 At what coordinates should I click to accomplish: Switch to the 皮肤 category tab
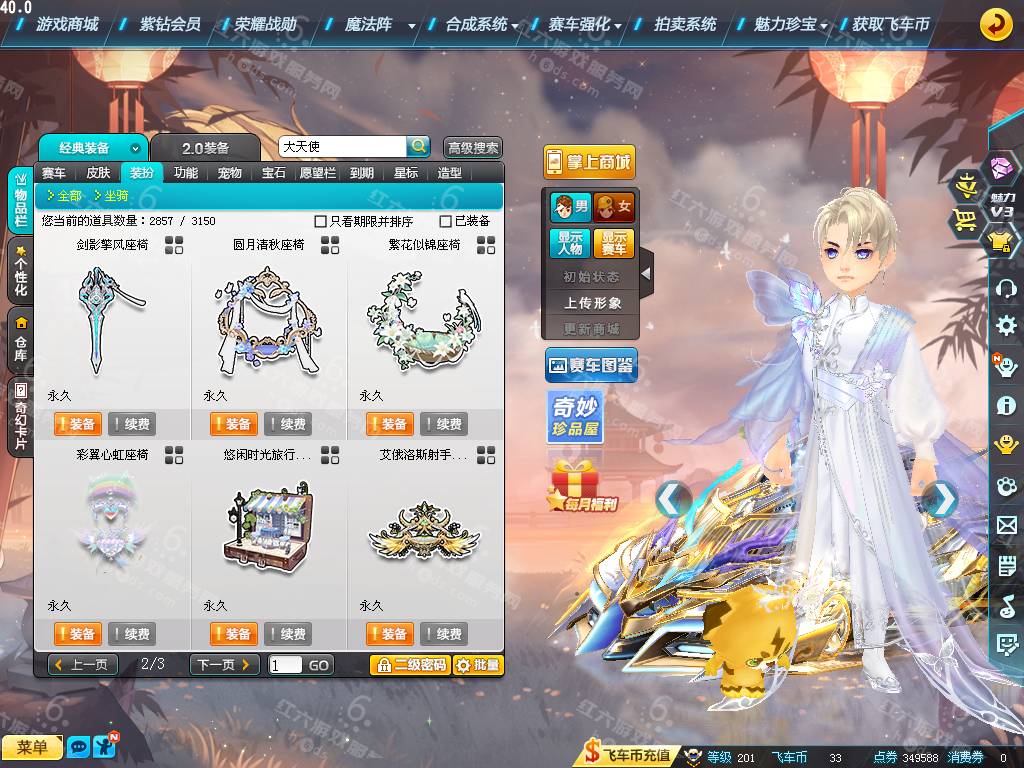click(98, 173)
